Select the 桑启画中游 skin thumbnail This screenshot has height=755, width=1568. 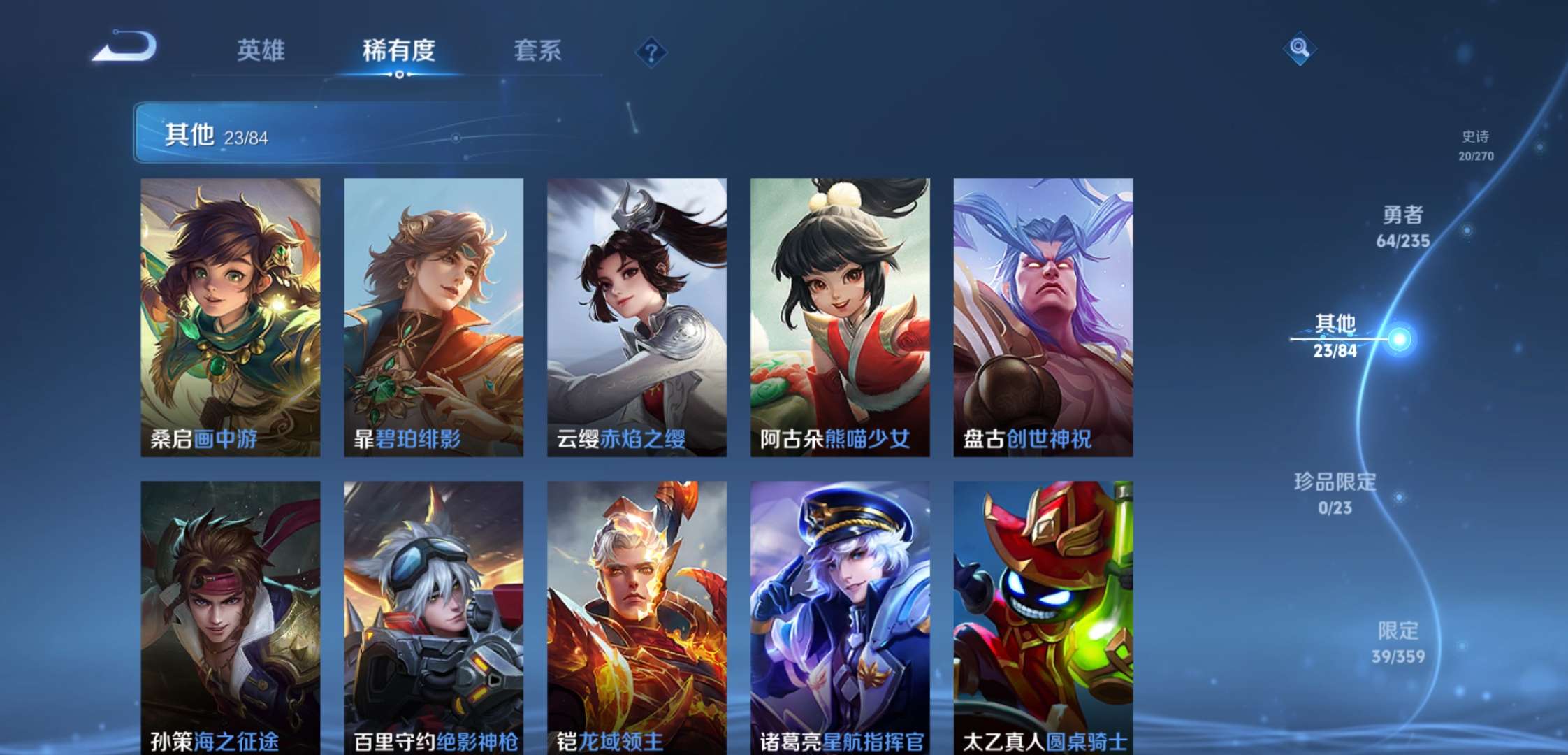pyautogui.click(x=231, y=315)
